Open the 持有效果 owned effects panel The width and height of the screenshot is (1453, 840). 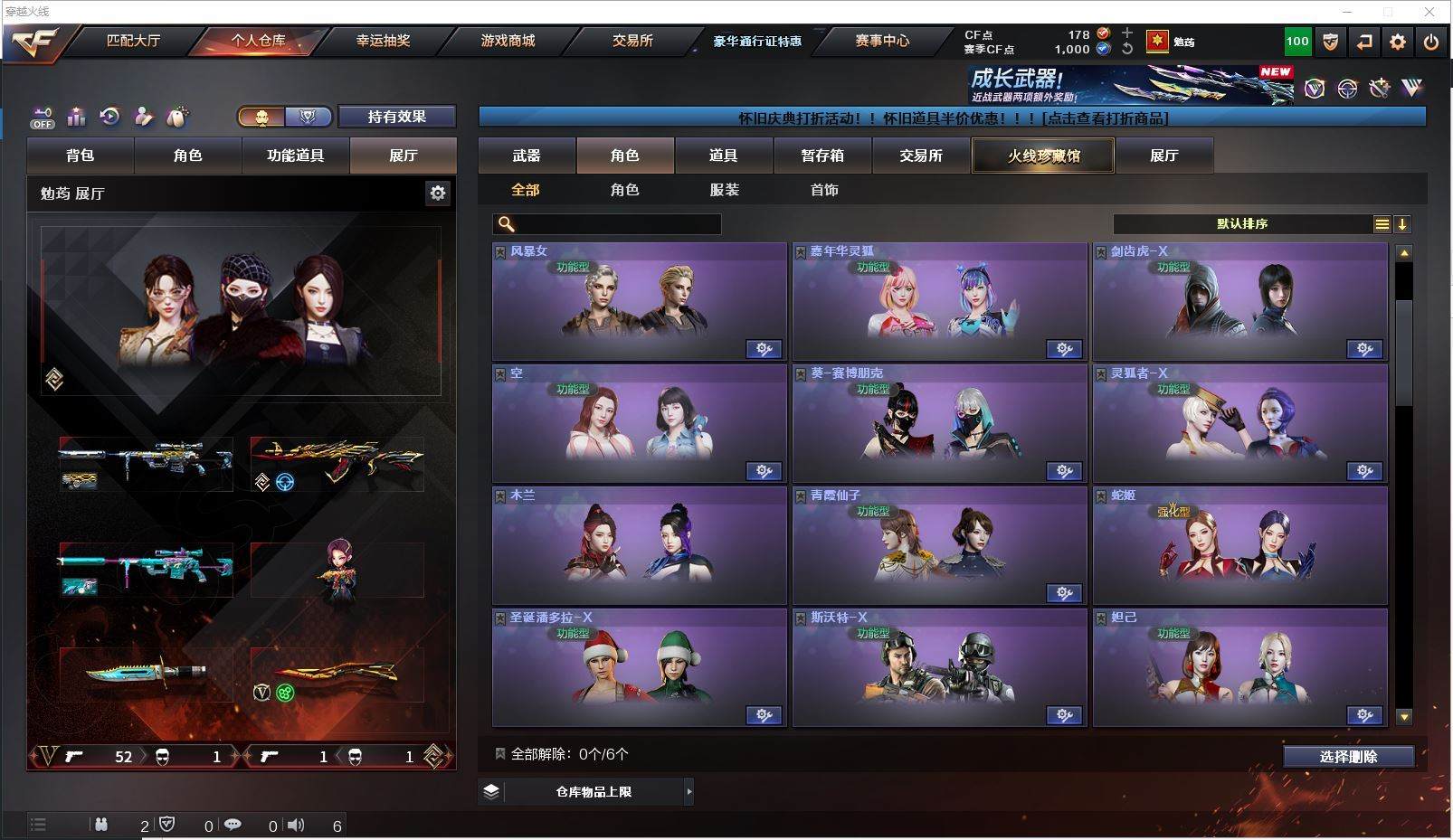click(x=396, y=117)
